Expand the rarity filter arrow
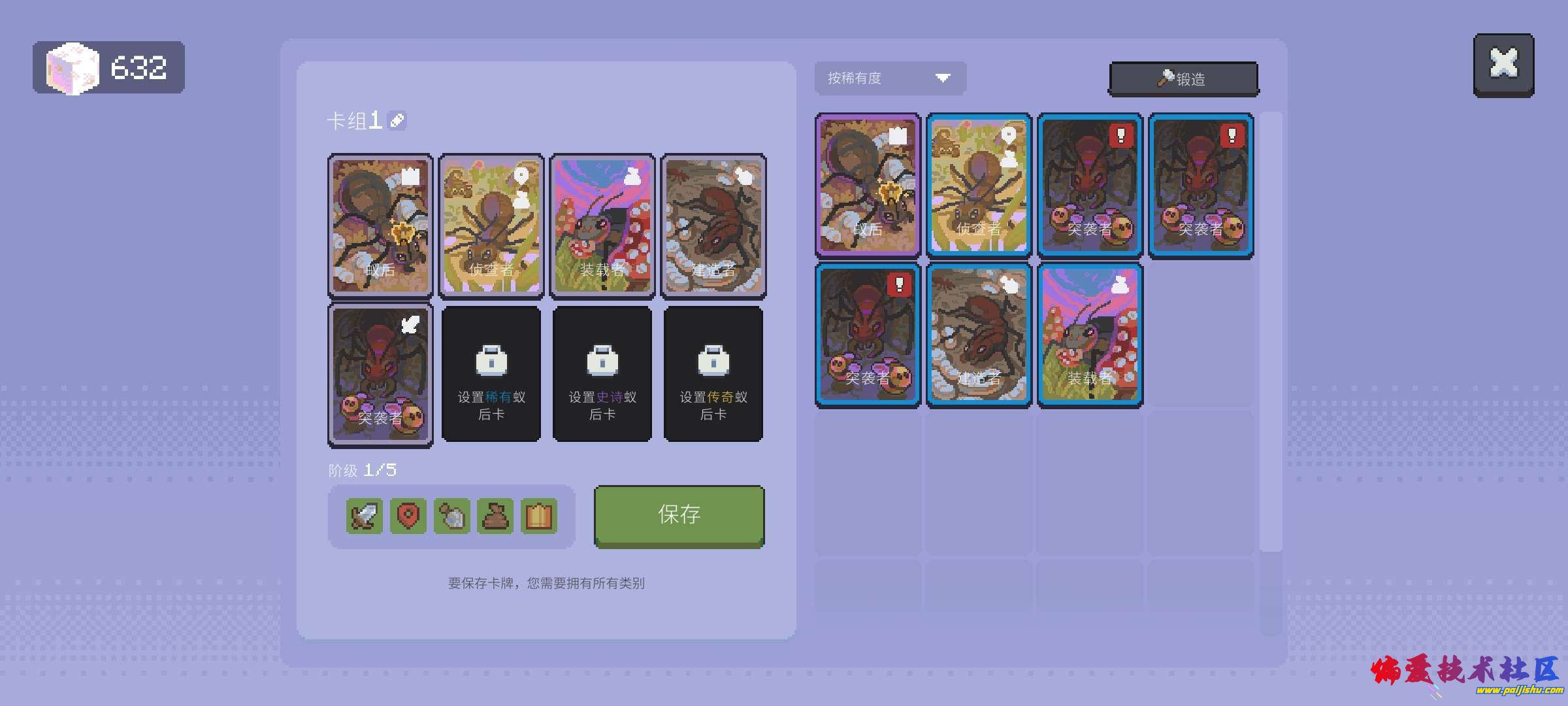The image size is (1568, 706). (x=943, y=78)
